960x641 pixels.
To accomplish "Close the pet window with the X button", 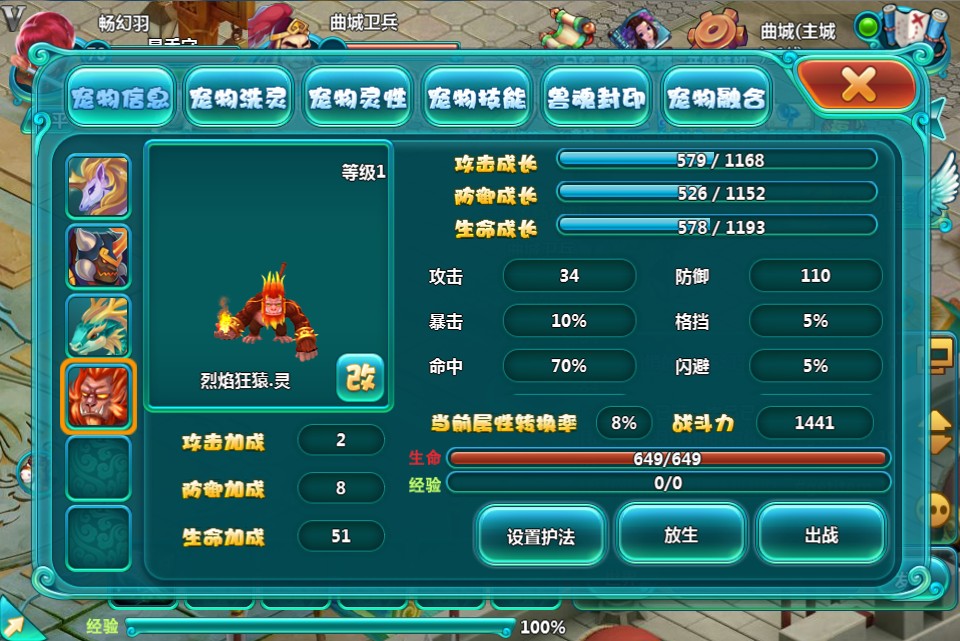I will click(x=857, y=86).
